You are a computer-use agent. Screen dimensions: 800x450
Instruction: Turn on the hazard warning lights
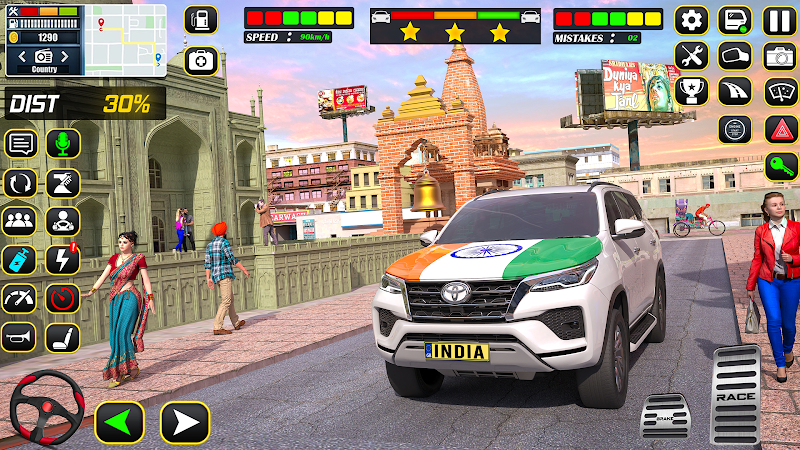(x=779, y=129)
